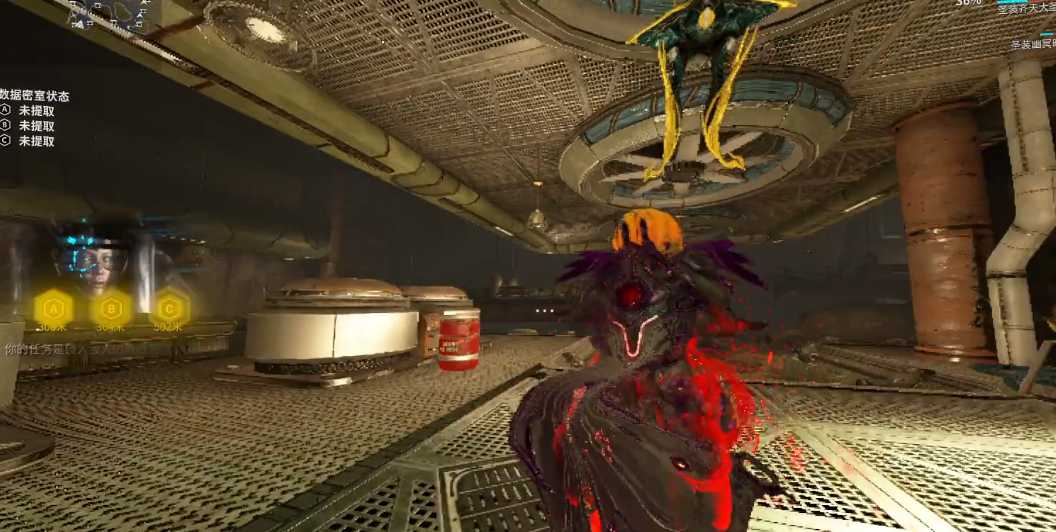Click the vault A status row

[28, 111]
